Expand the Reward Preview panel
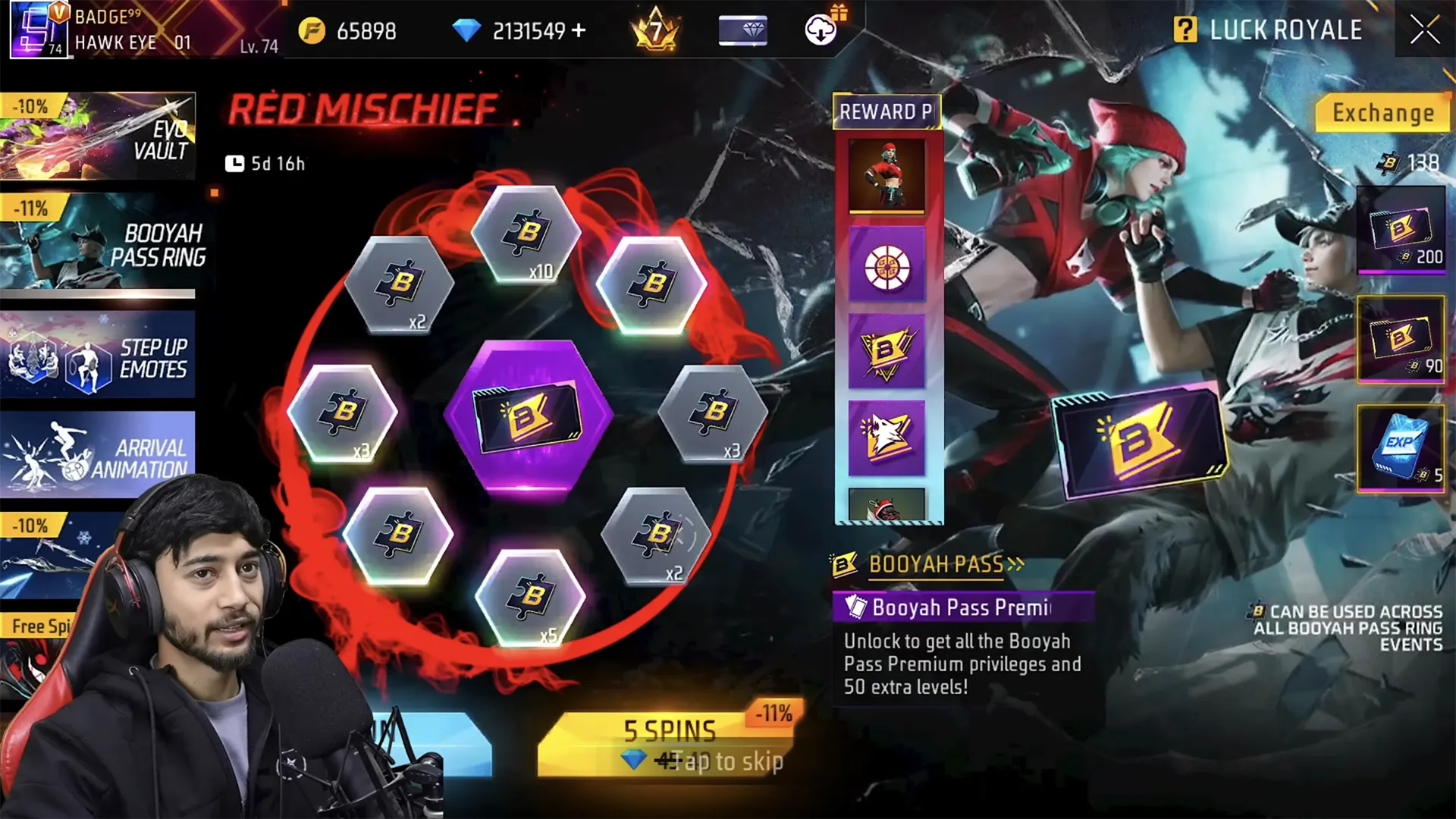Screen dimensions: 1456x819 pos(887,112)
